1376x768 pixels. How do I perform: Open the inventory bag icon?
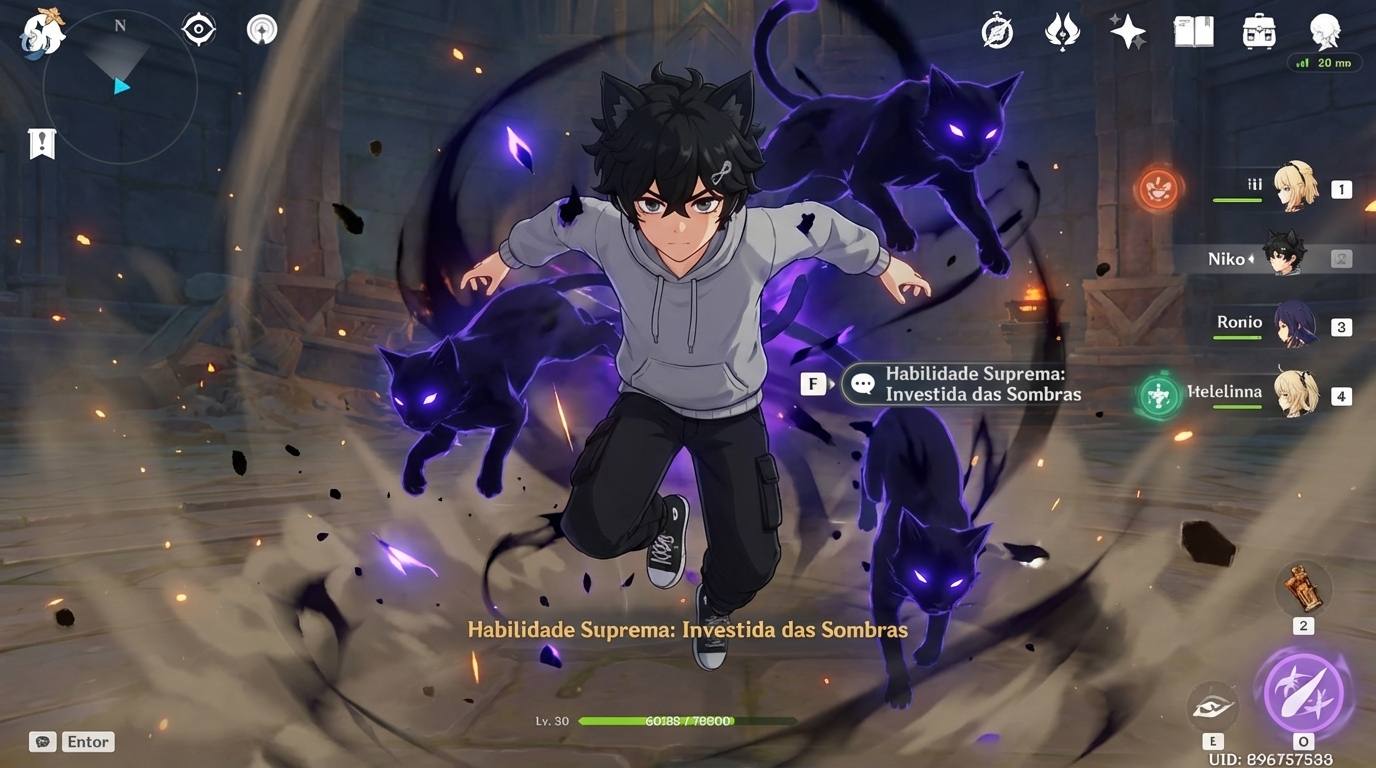pyautogui.click(x=1257, y=31)
